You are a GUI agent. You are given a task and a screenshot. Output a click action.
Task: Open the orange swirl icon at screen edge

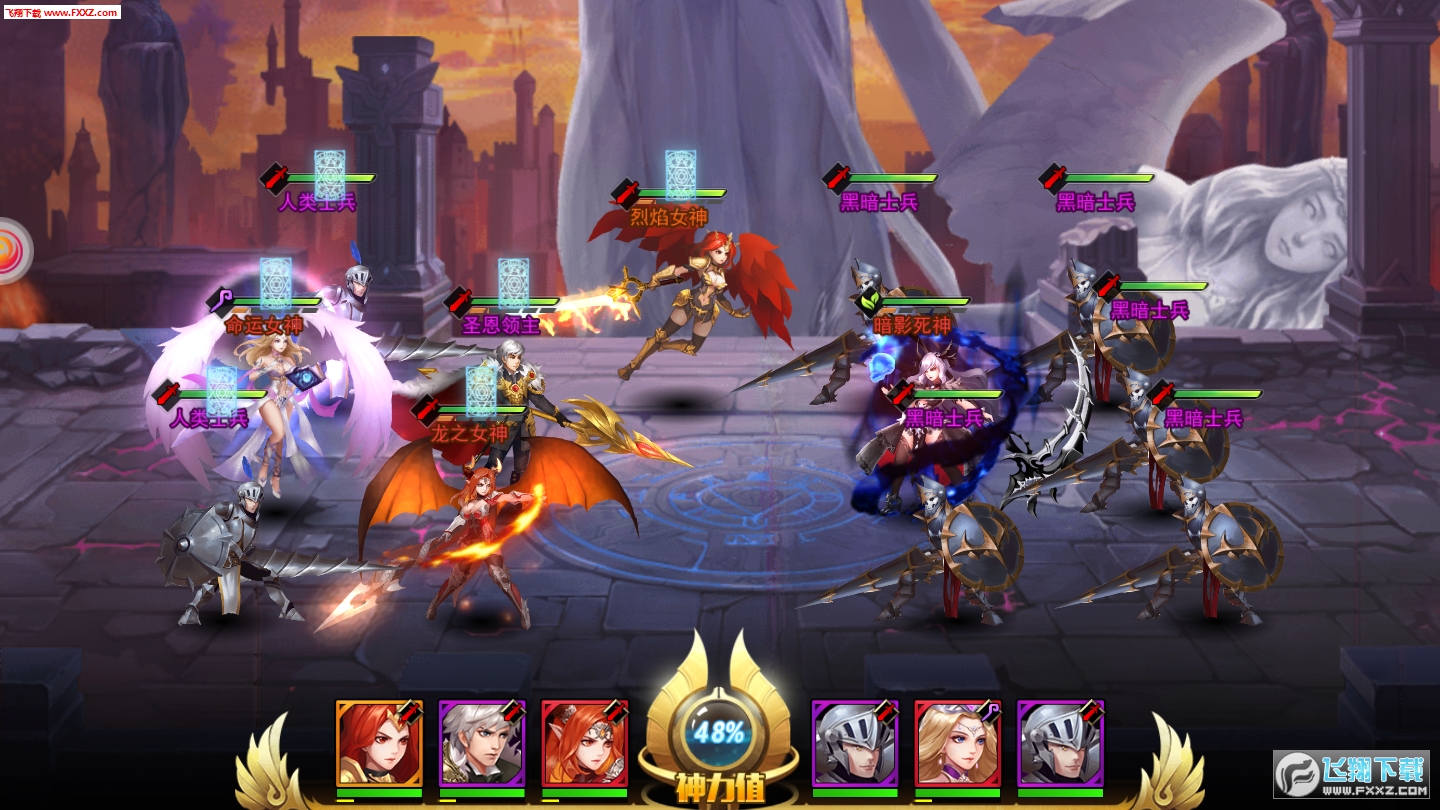[x=12, y=250]
